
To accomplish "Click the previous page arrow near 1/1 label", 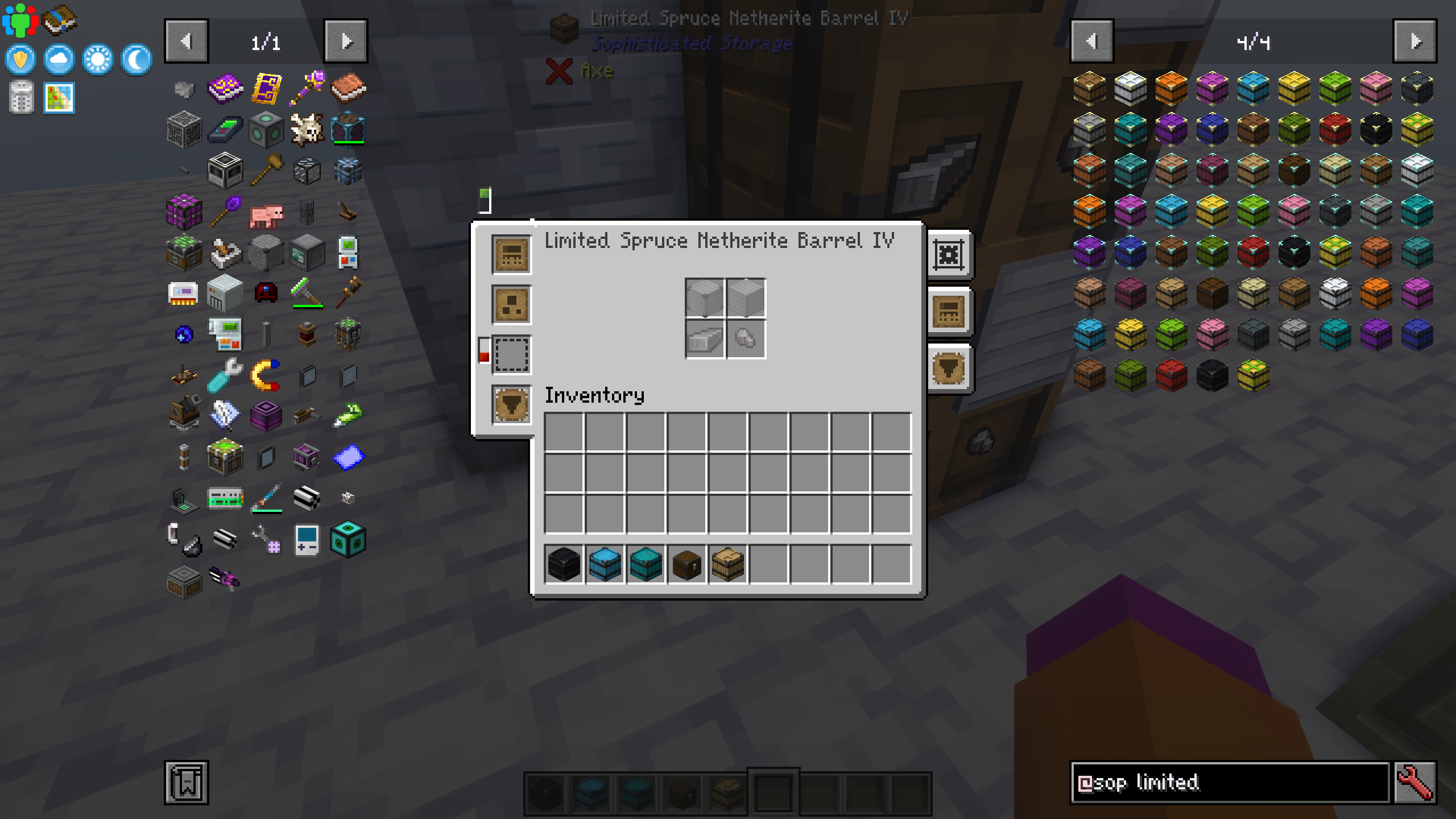I will click(x=187, y=41).
